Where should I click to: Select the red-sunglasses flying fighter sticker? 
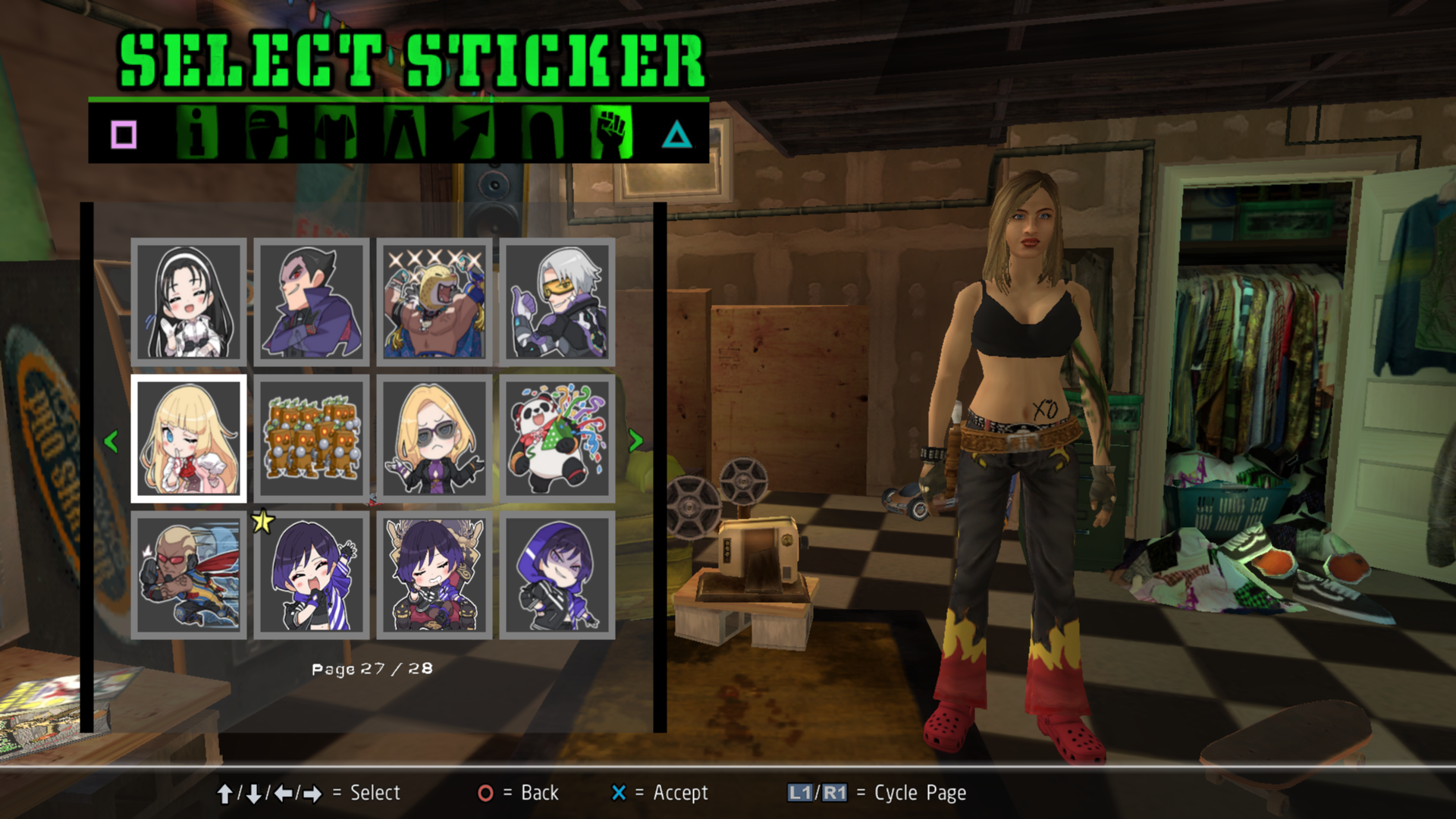(x=189, y=575)
